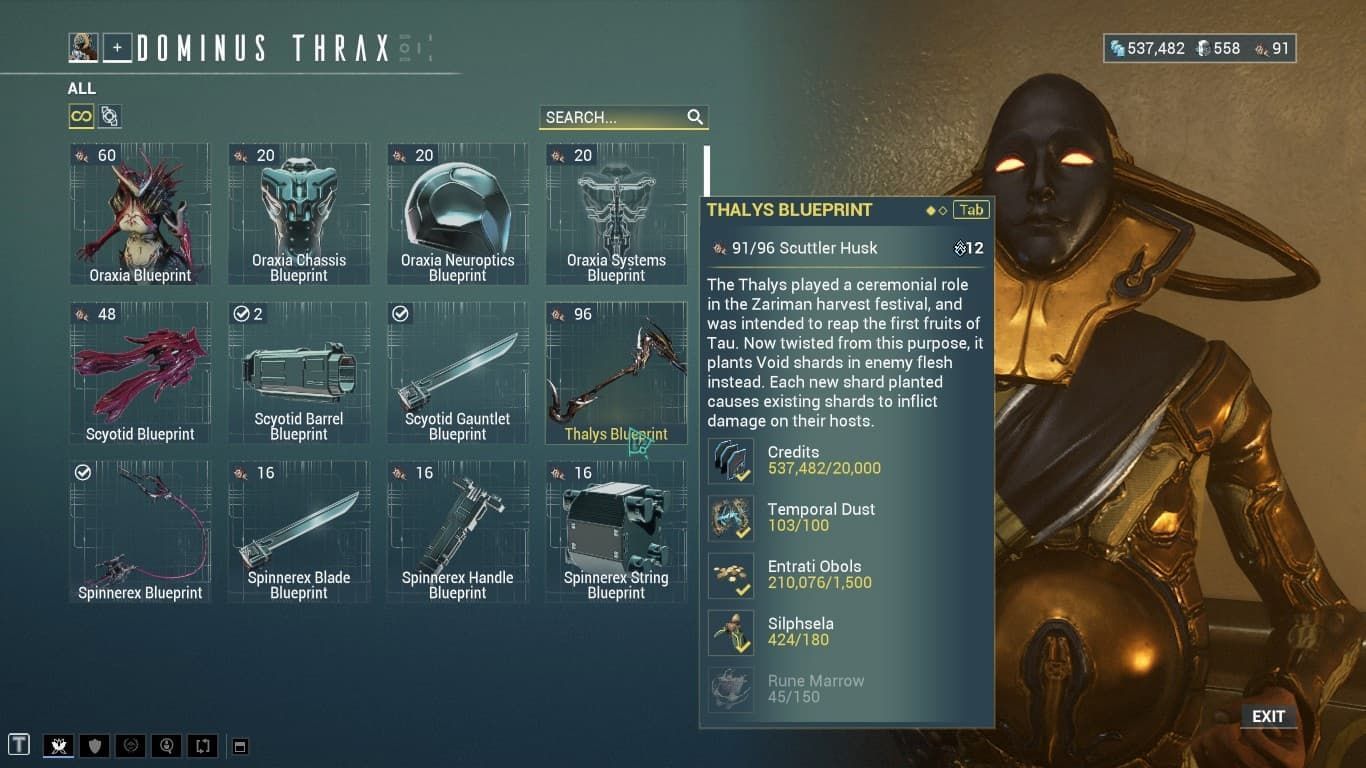Click the Lotus icon in the bottom taskbar
Viewport: 1366px width, 768px height.
58,745
